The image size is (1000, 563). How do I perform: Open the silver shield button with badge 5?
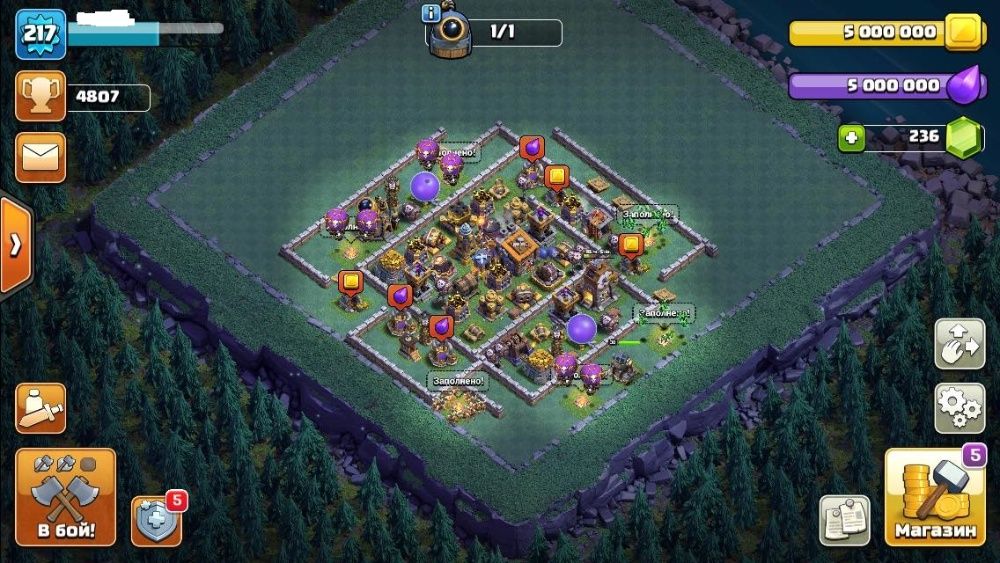156,520
